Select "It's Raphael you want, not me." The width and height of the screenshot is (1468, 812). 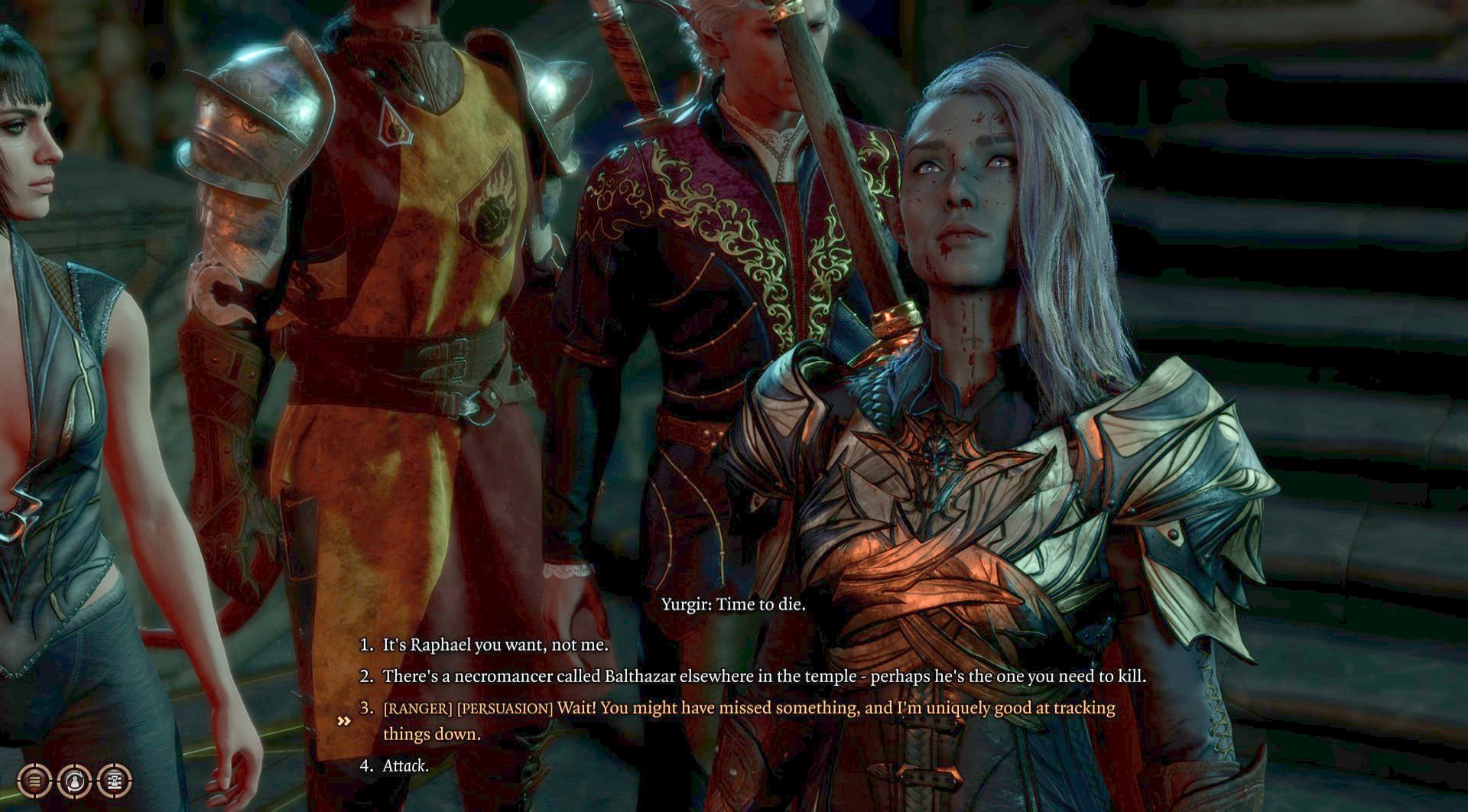(x=493, y=645)
